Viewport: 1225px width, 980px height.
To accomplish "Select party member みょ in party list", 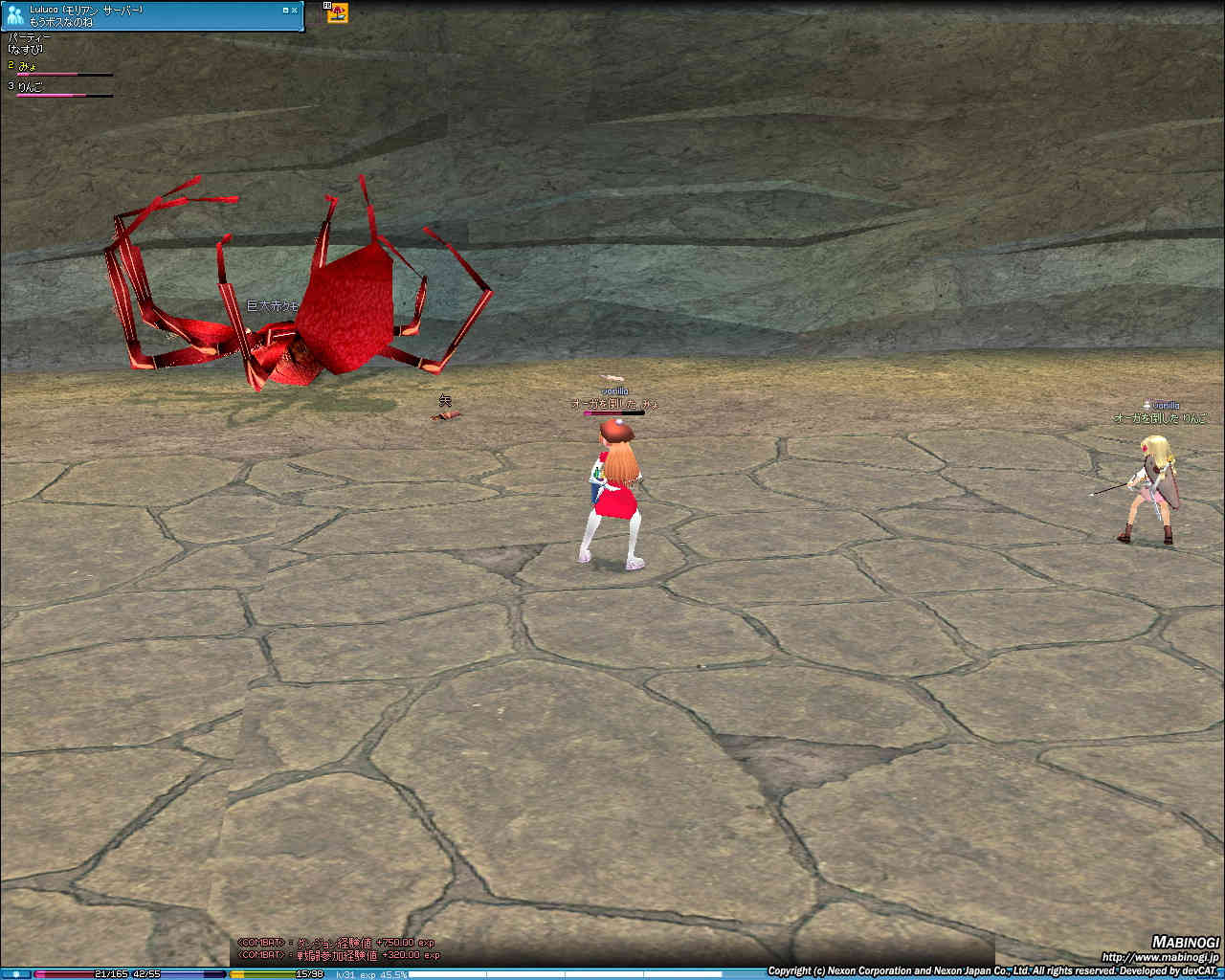I will [x=29, y=65].
